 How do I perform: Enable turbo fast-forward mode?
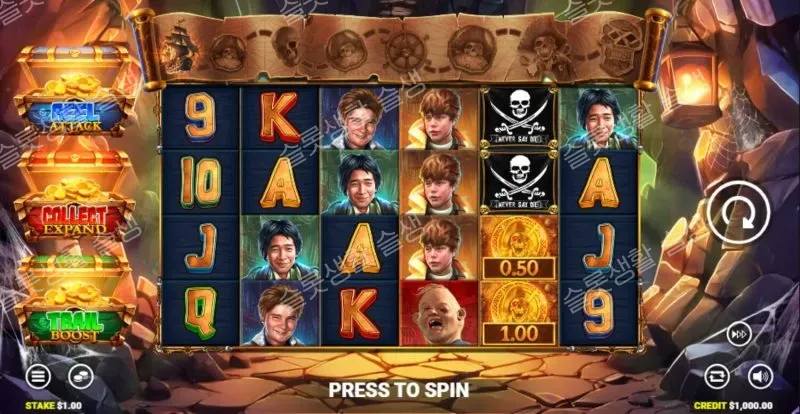click(738, 332)
